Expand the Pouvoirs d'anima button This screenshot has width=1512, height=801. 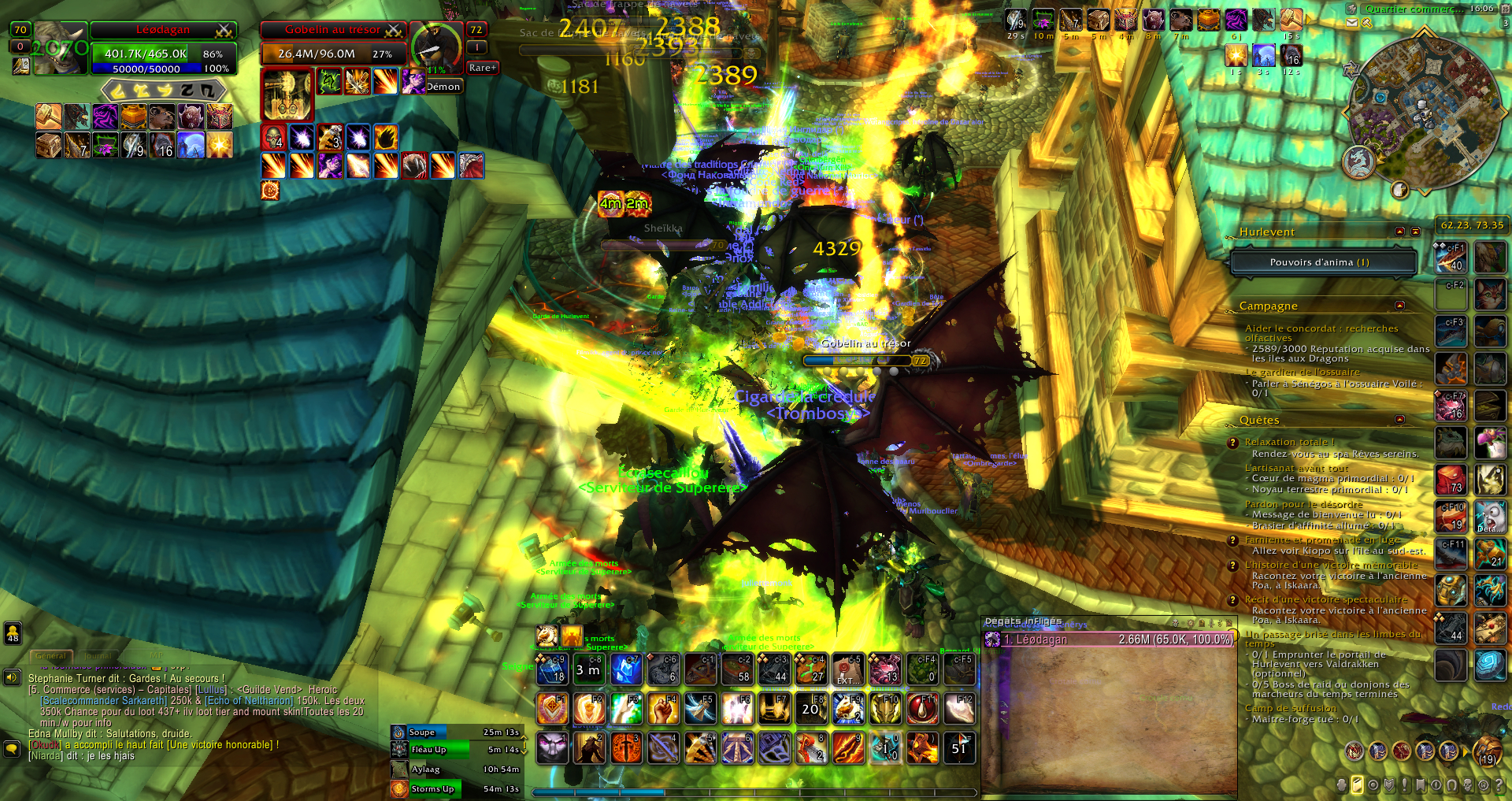1323,262
